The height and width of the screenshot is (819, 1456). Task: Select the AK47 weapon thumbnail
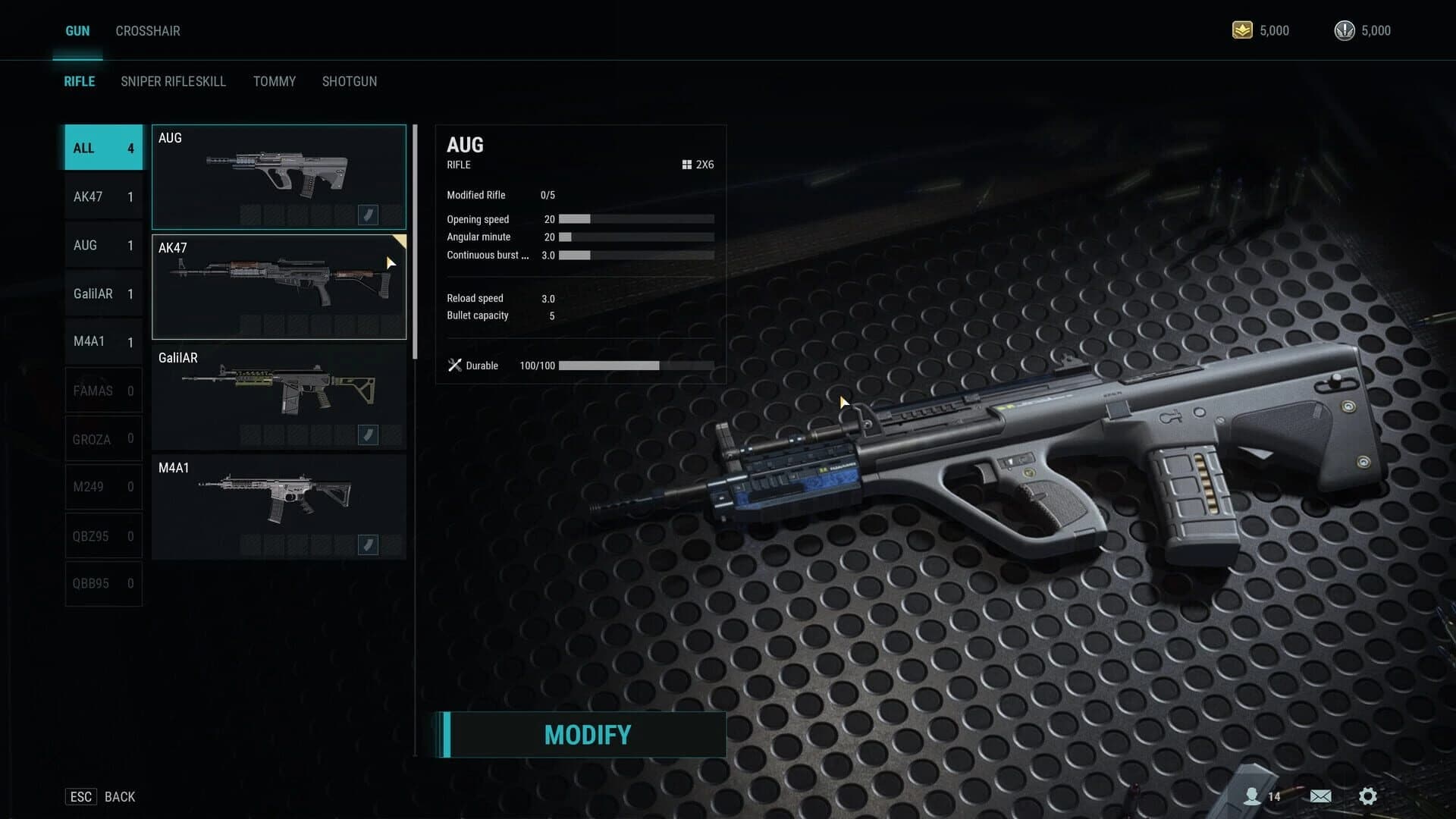279,286
